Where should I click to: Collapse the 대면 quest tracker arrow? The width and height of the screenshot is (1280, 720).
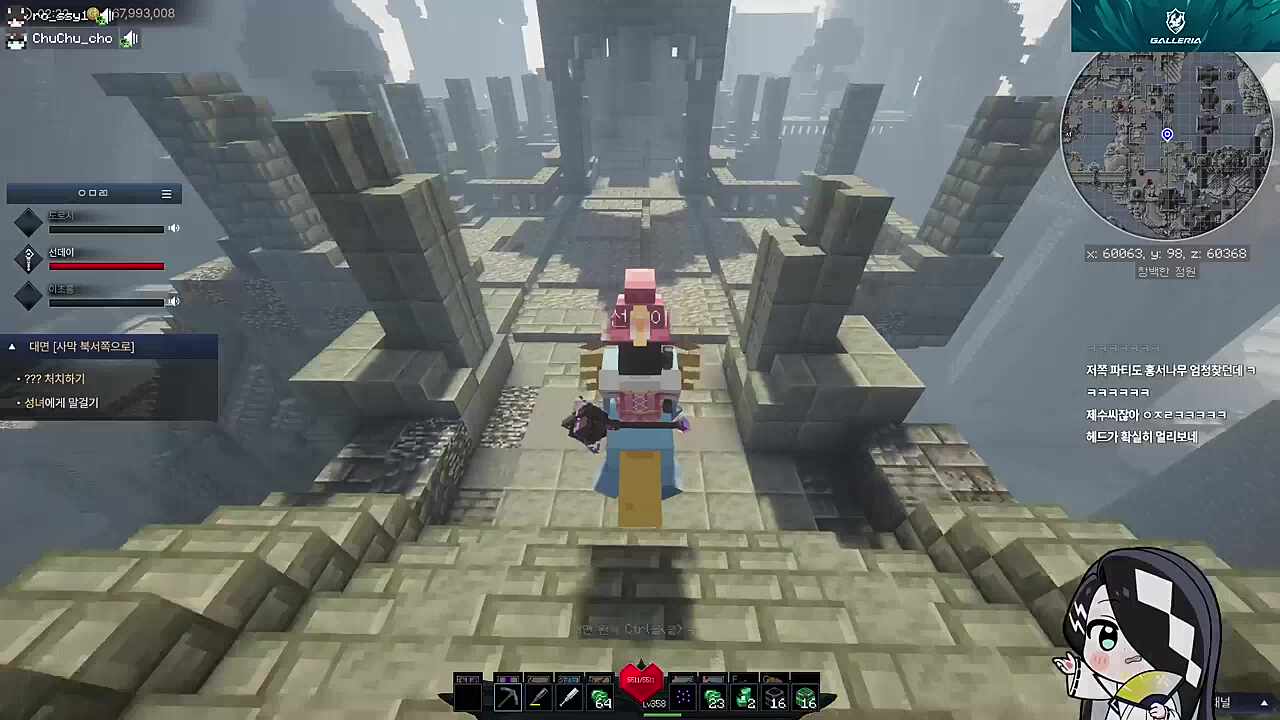click(x=12, y=347)
